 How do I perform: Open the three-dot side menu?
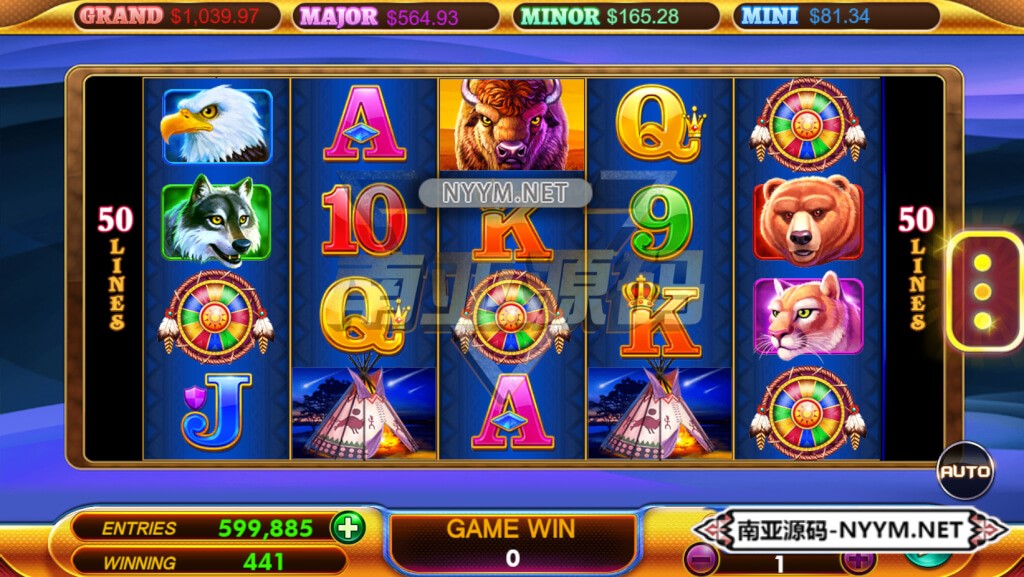(983, 292)
